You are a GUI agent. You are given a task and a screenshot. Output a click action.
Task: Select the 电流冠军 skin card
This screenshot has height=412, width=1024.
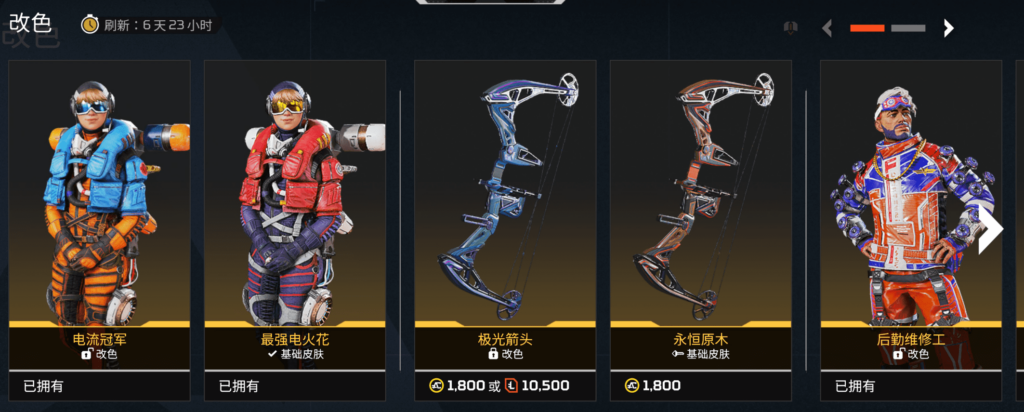point(99,200)
